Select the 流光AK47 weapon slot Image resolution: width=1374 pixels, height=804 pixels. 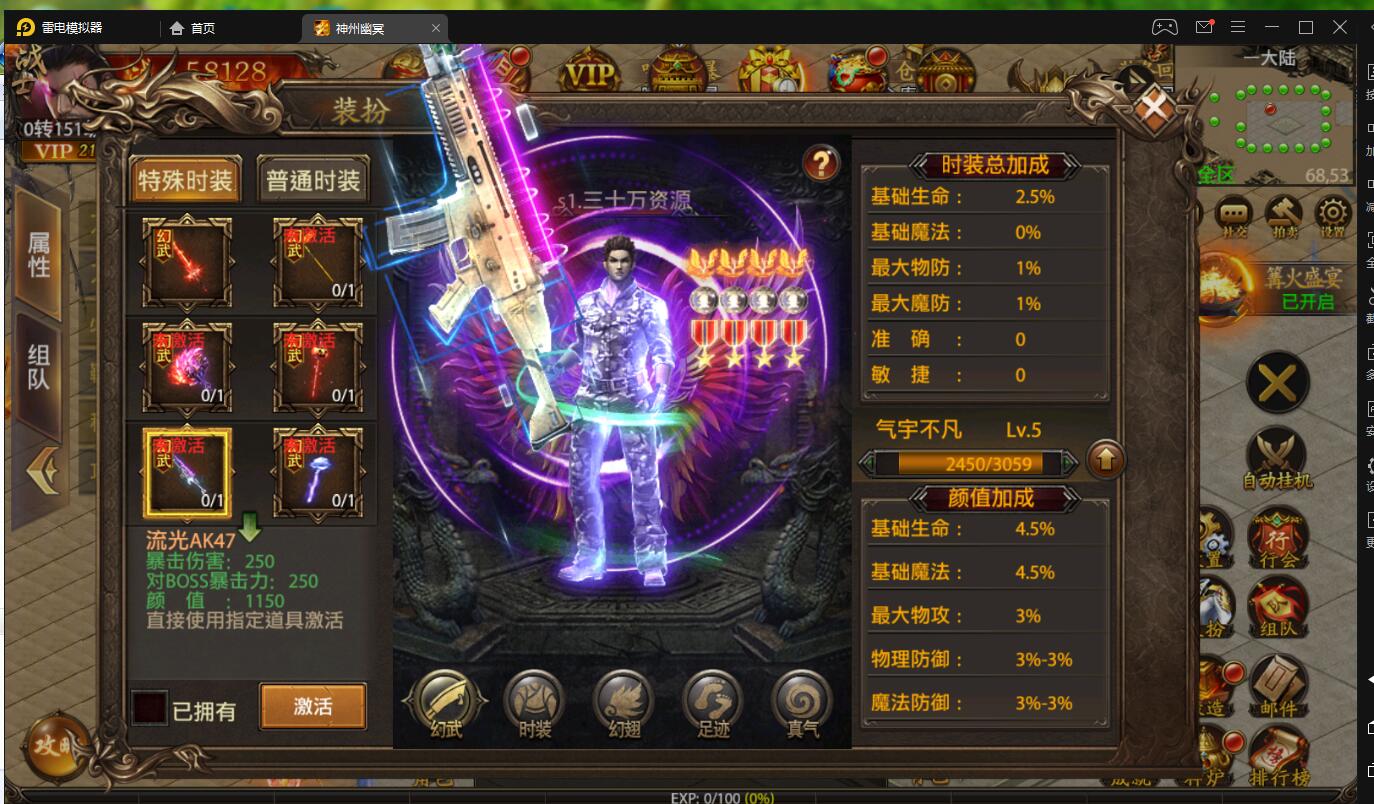coord(185,472)
